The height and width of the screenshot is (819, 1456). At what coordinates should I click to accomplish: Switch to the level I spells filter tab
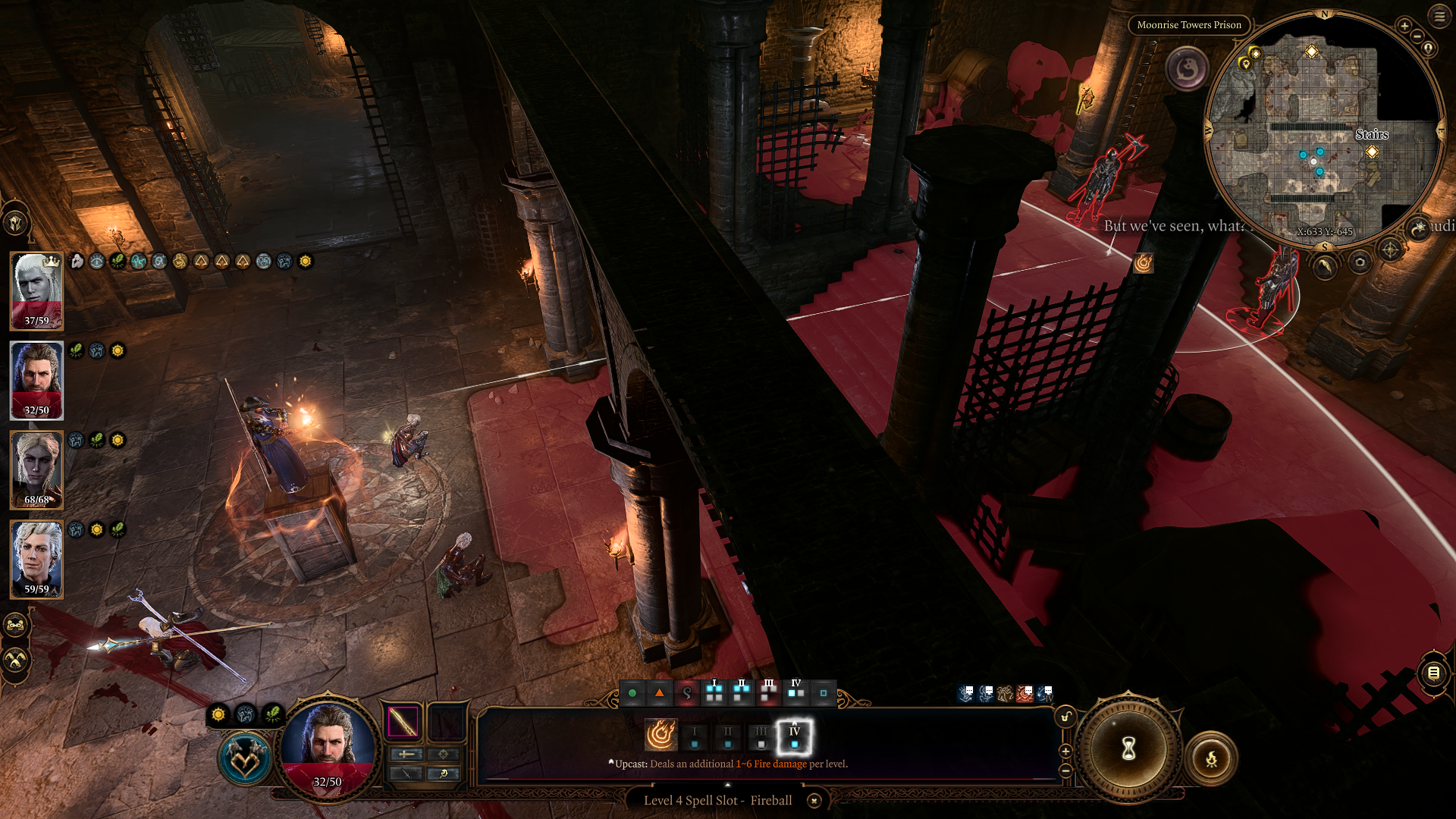(714, 692)
